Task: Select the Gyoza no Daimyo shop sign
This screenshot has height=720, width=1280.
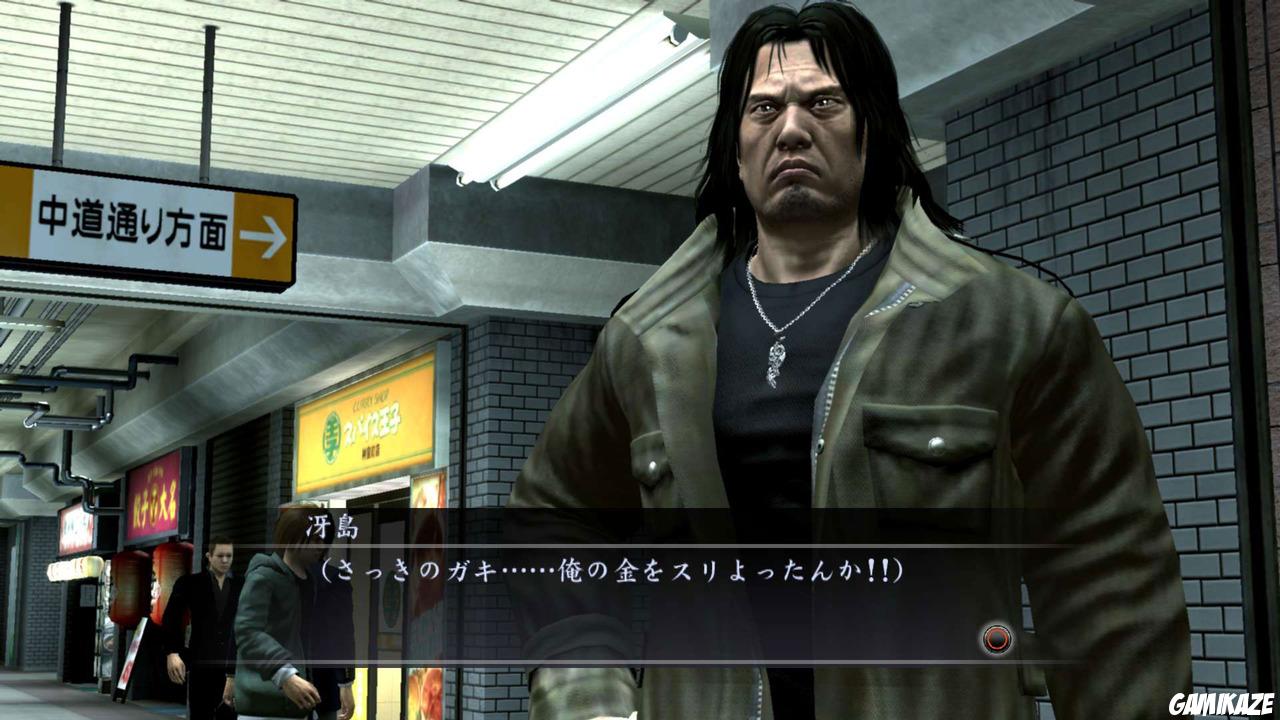Action: [x=158, y=498]
